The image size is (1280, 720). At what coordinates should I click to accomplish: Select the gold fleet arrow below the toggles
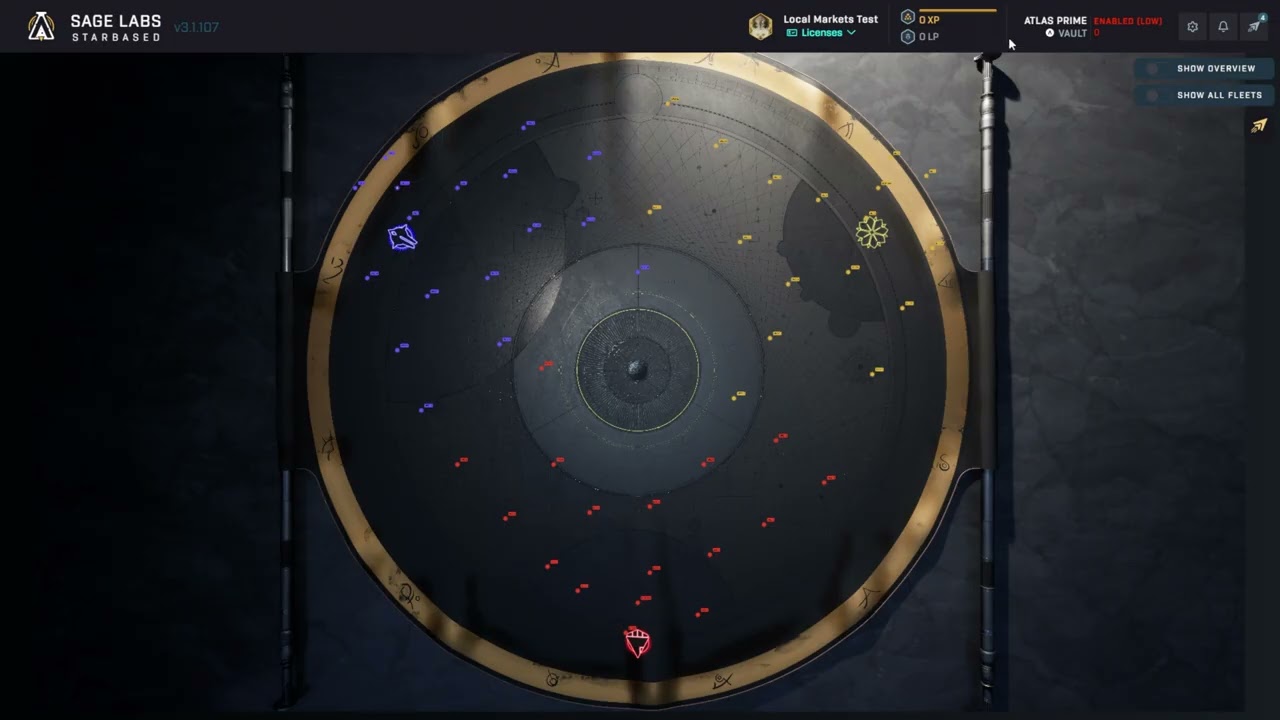click(1258, 125)
